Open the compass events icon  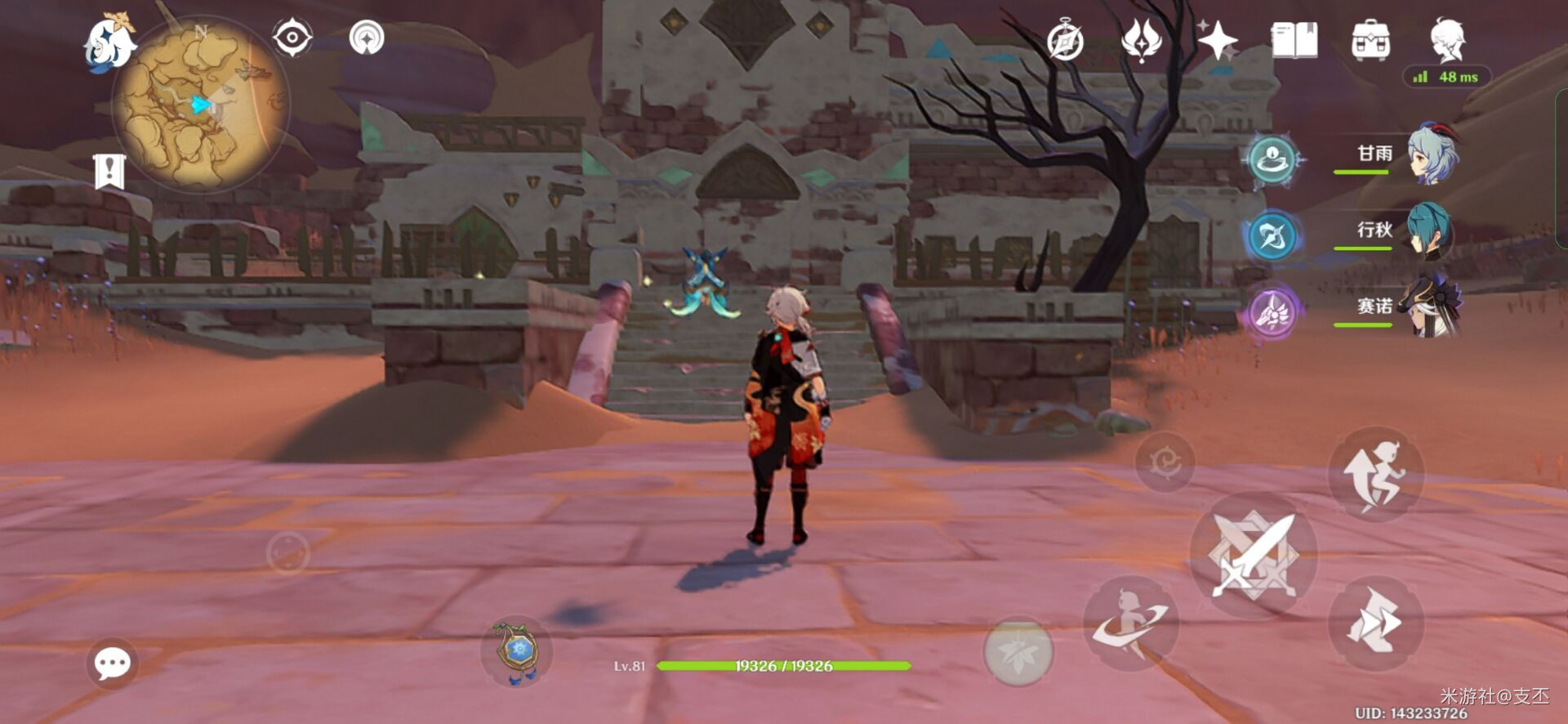1065,41
